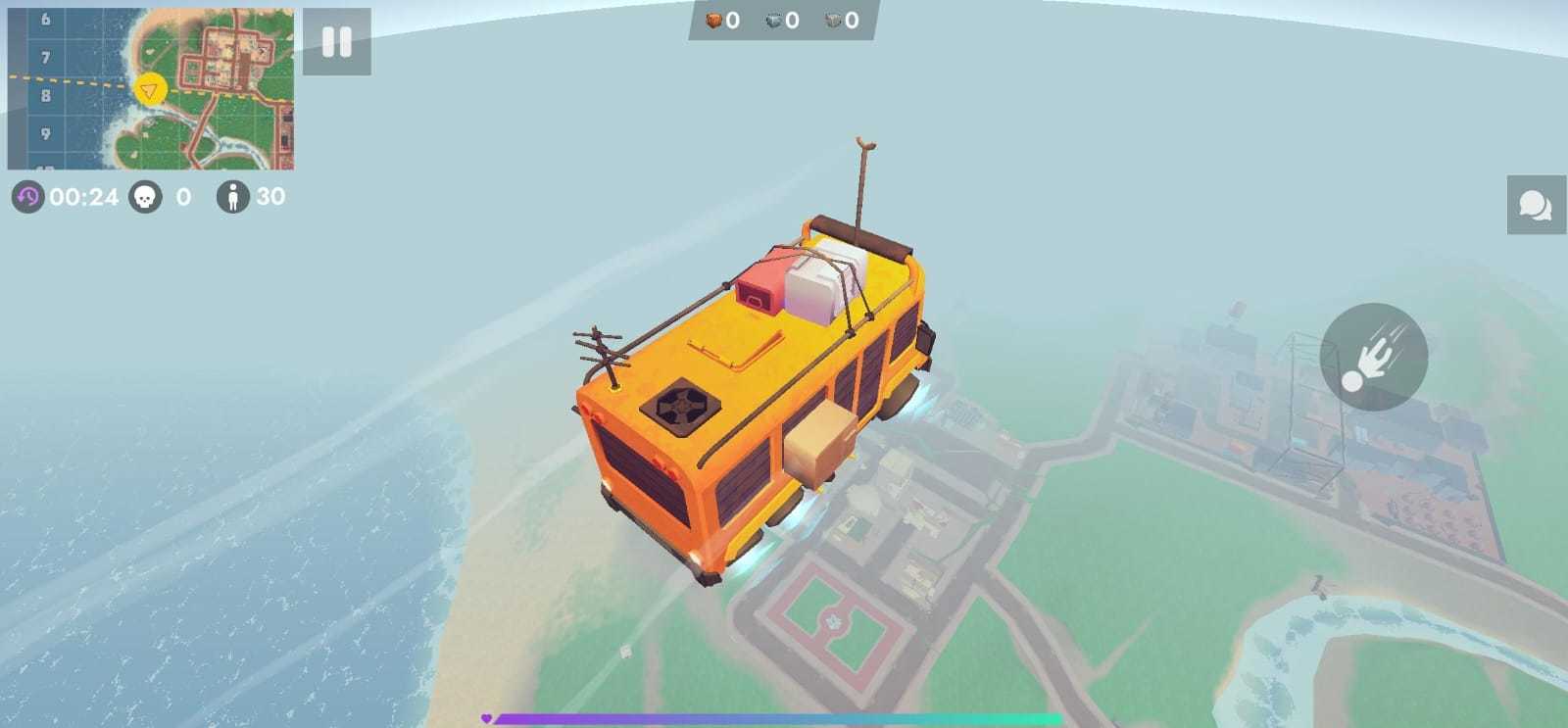
Task: Click the players remaining icon showing 30
Action: [x=232, y=197]
